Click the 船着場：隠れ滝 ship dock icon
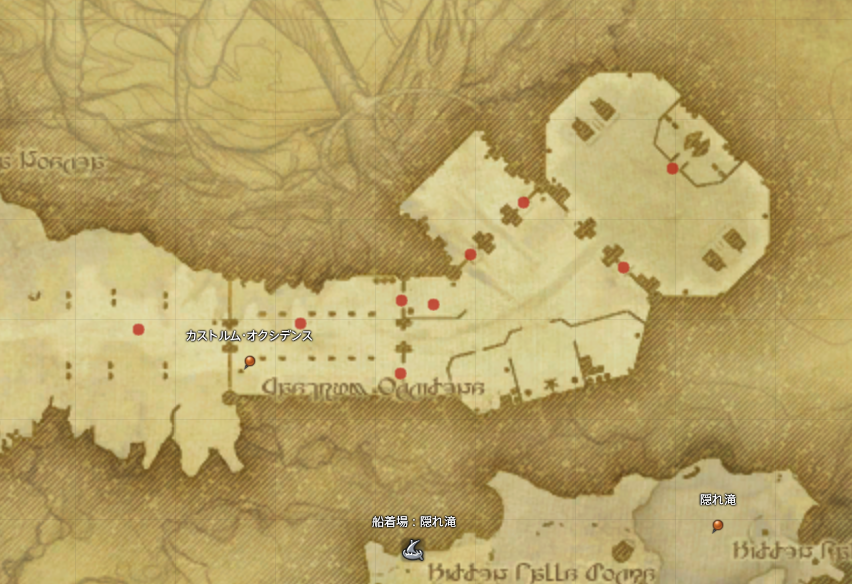Viewport: 852px width, 584px height. pyautogui.click(x=410, y=547)
